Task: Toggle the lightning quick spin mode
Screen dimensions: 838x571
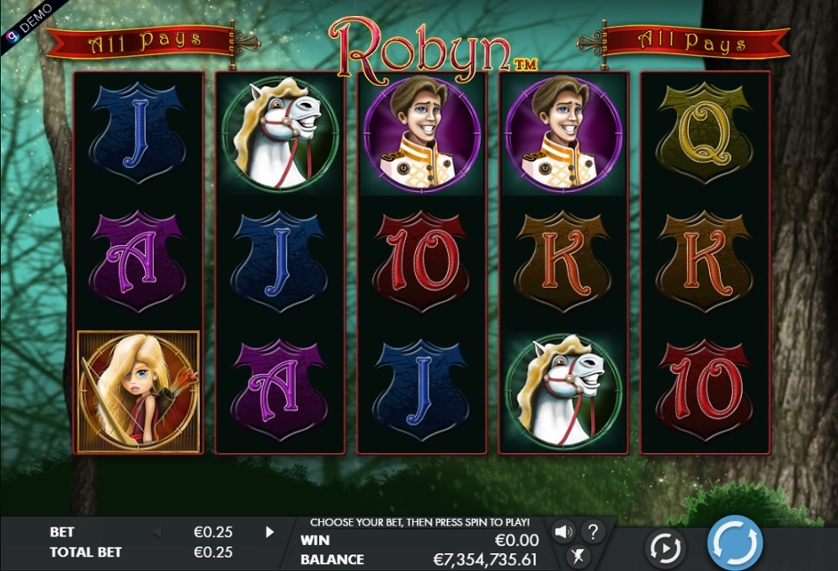Action: (x=577, y=557)
